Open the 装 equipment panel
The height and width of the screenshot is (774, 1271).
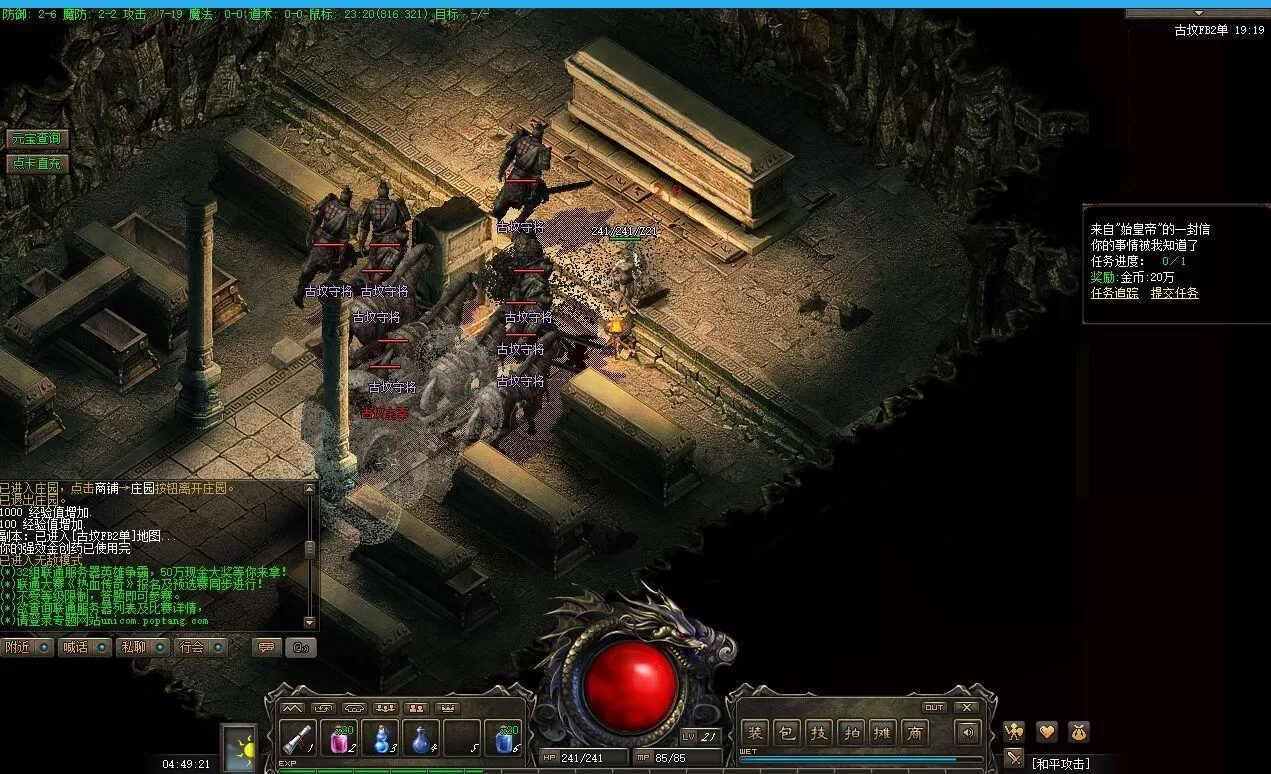pos(755,733)
